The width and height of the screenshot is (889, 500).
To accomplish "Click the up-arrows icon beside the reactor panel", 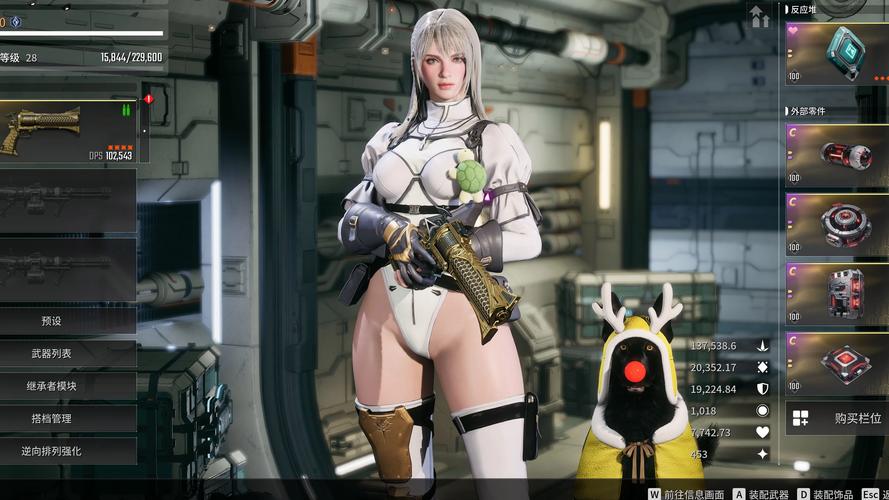I will [x=760, y=17].
